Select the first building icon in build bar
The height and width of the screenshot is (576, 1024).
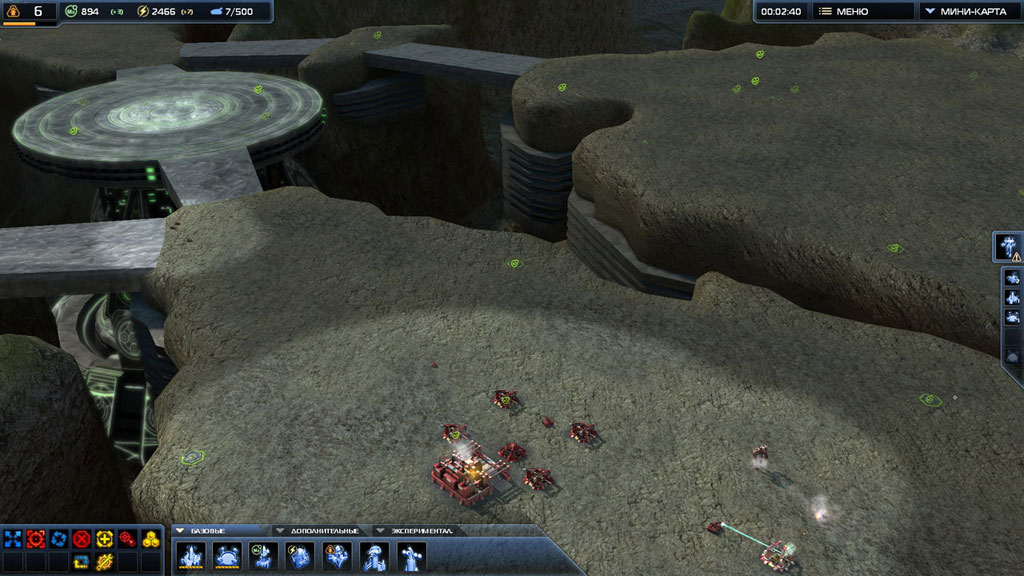[190, 556]
